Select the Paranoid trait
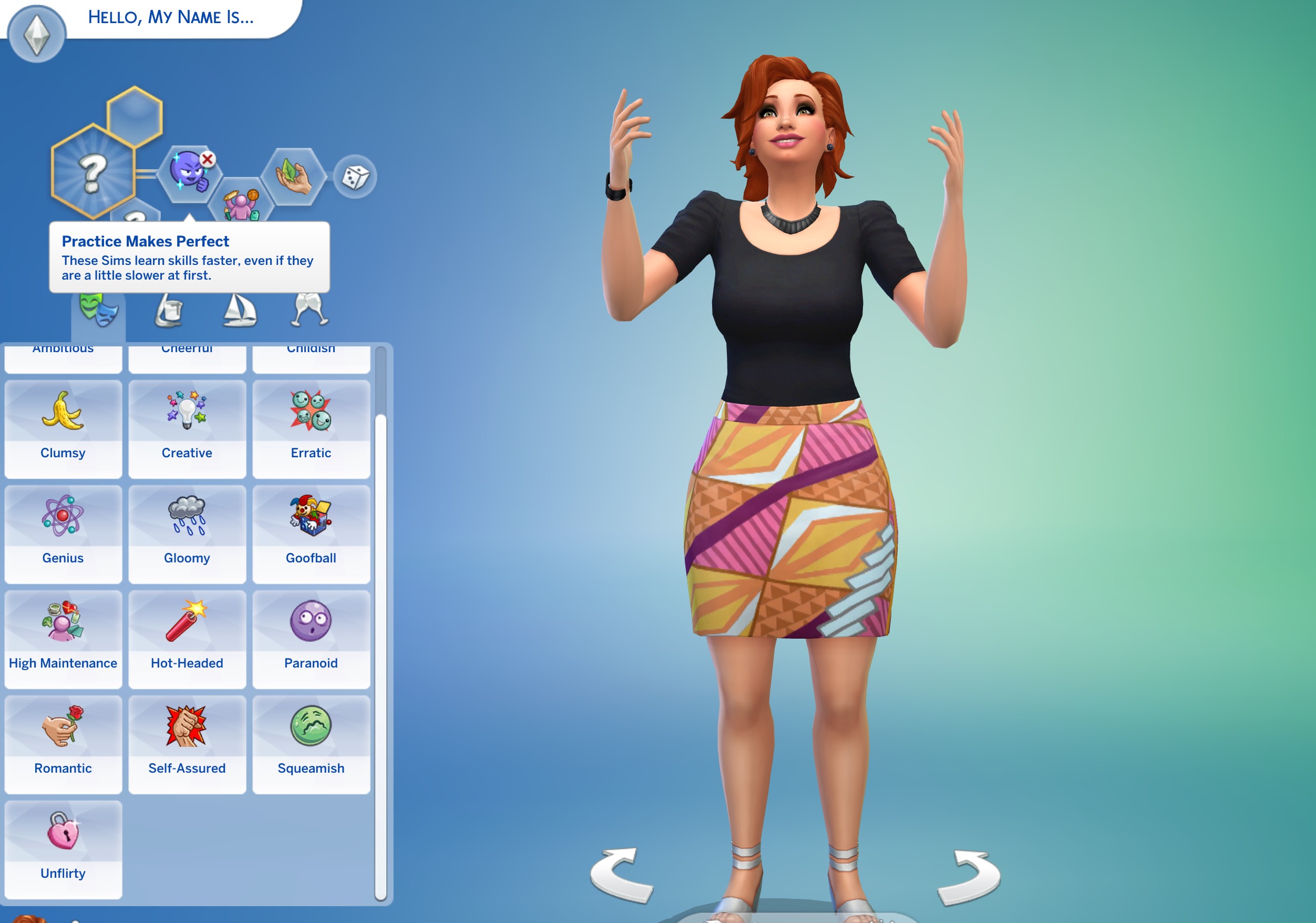Image resolution: width=1316 pixels, height=923 pixels. 311,639
